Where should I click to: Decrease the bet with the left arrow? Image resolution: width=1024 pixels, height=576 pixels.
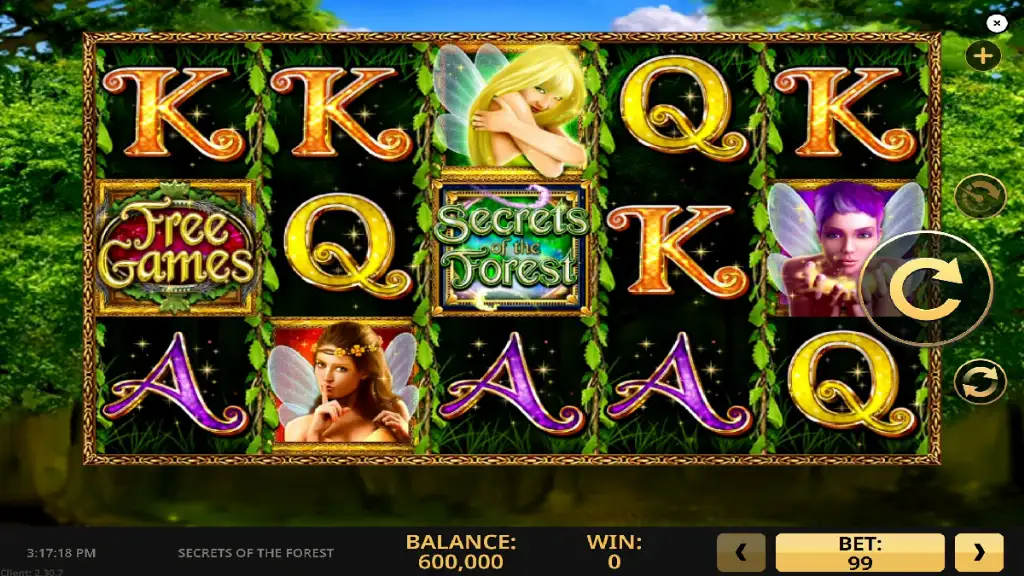(x=741, y=552)
